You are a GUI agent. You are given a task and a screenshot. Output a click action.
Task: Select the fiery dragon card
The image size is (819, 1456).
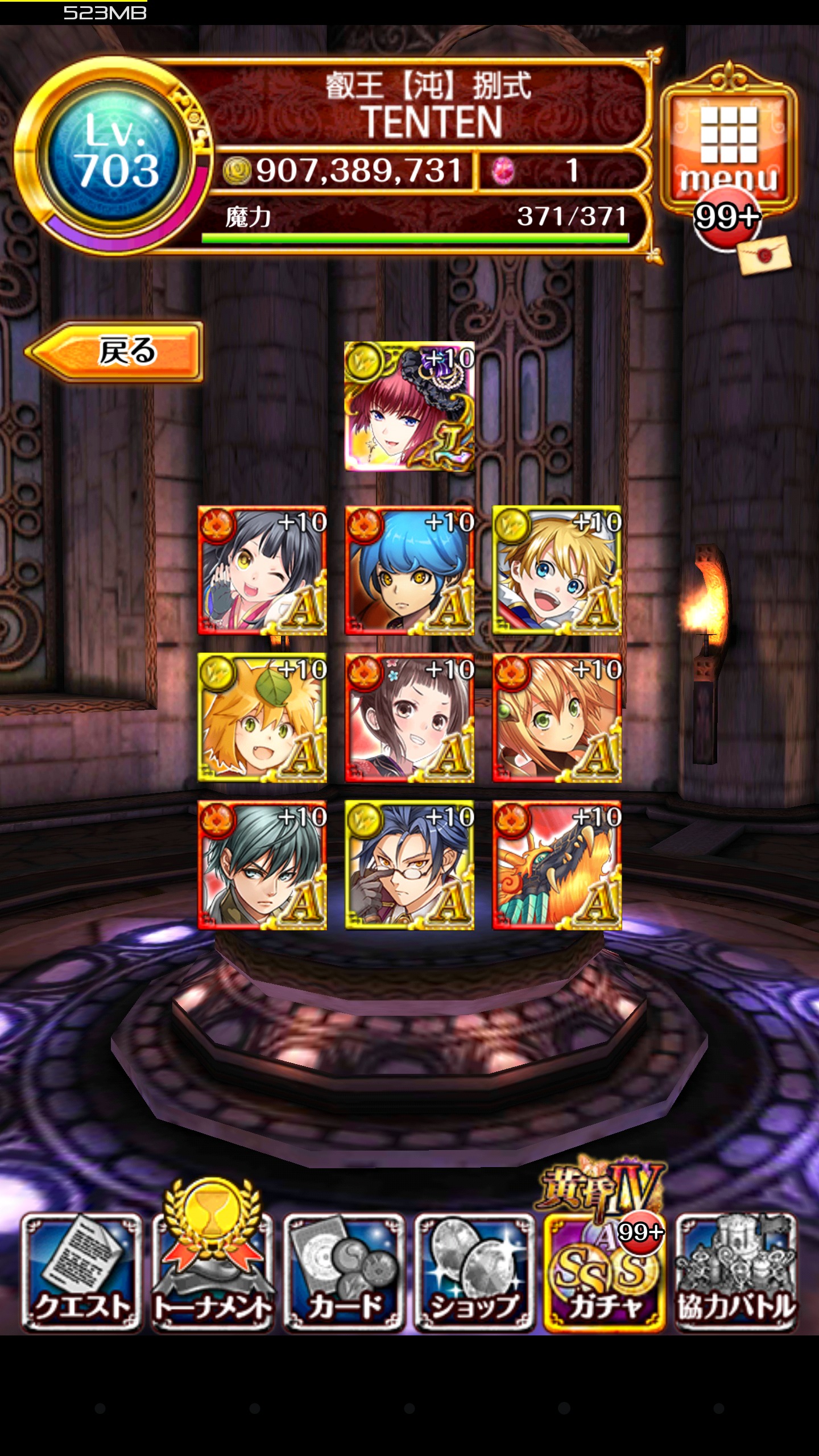(x=557, y=865)
